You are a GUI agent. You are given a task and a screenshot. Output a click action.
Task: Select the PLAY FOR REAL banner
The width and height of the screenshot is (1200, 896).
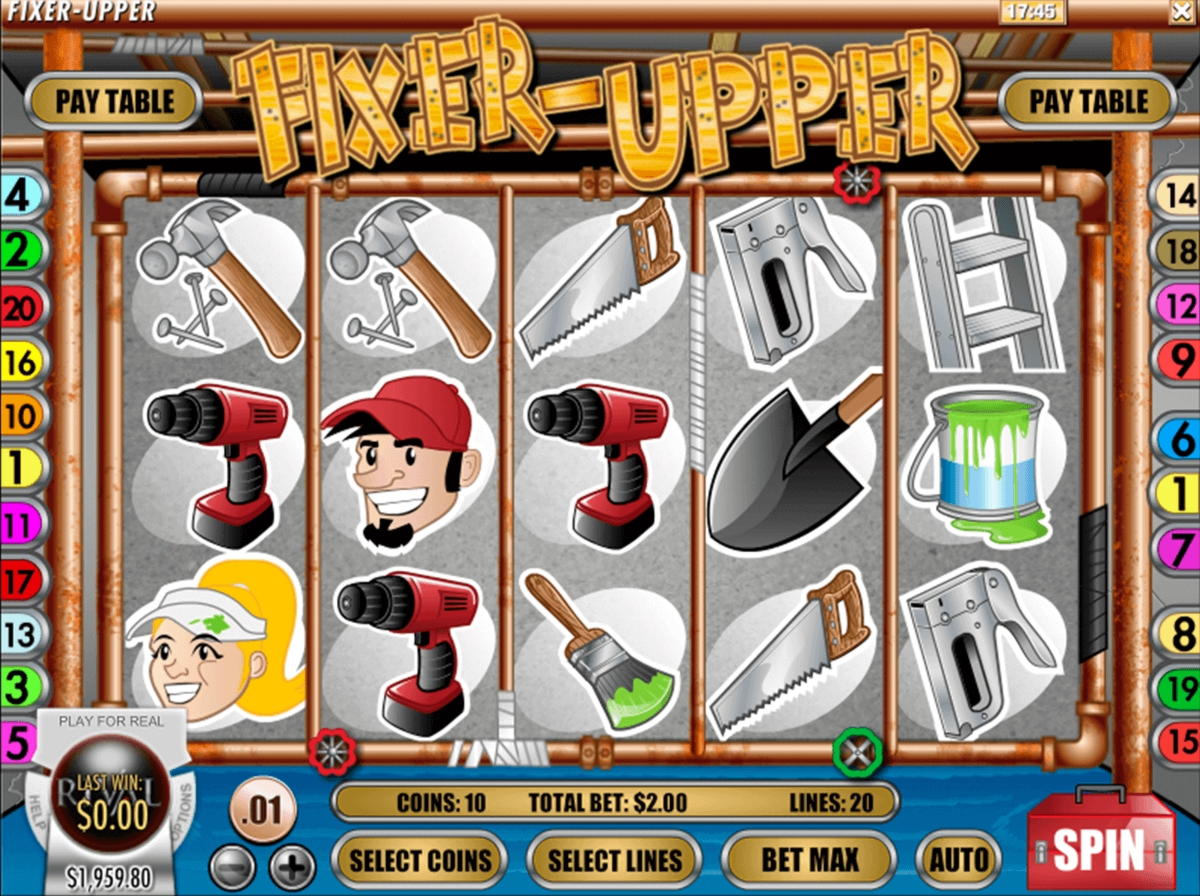111,720
